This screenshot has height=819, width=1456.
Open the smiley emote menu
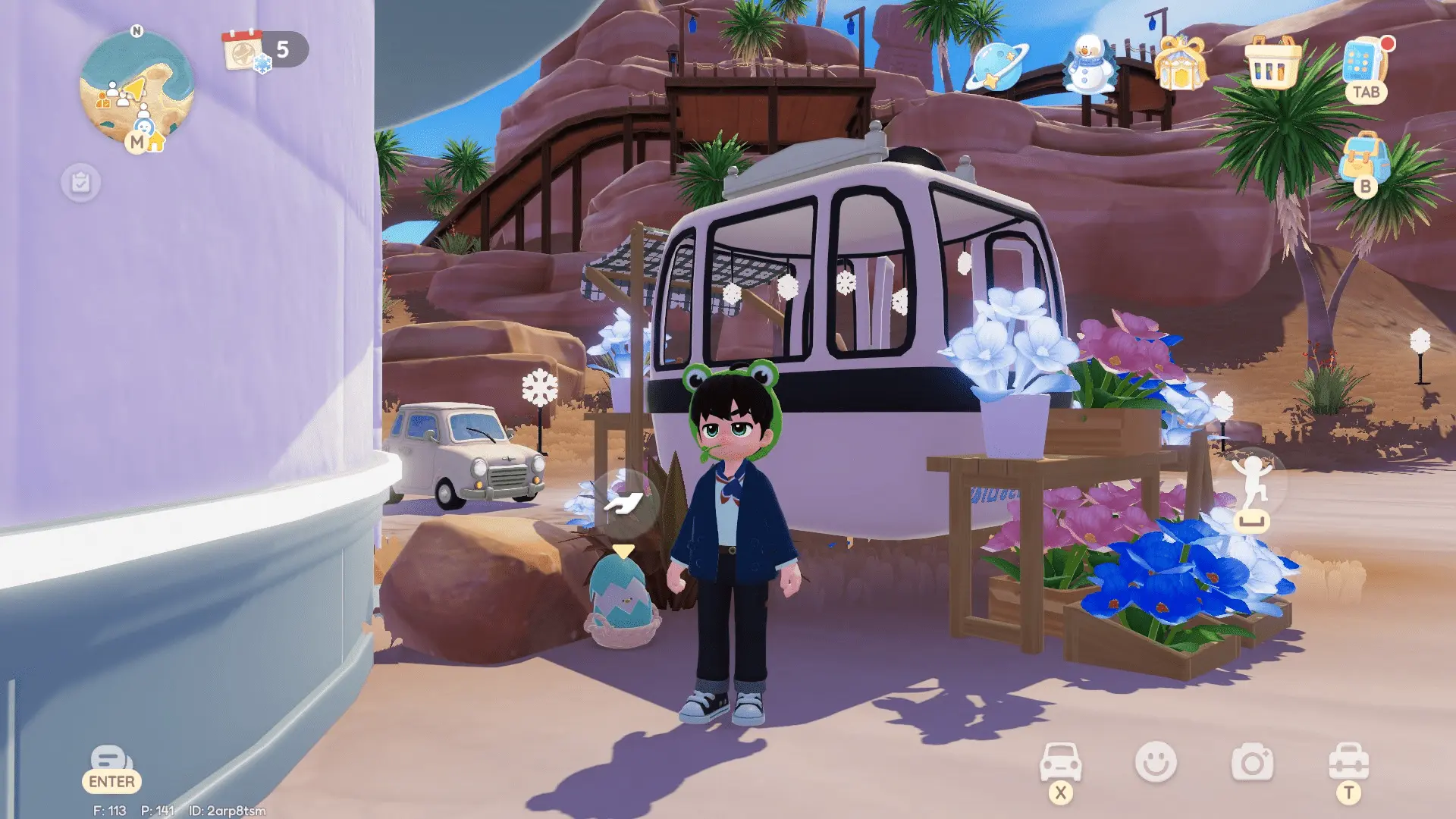(x=1156, y=762)
